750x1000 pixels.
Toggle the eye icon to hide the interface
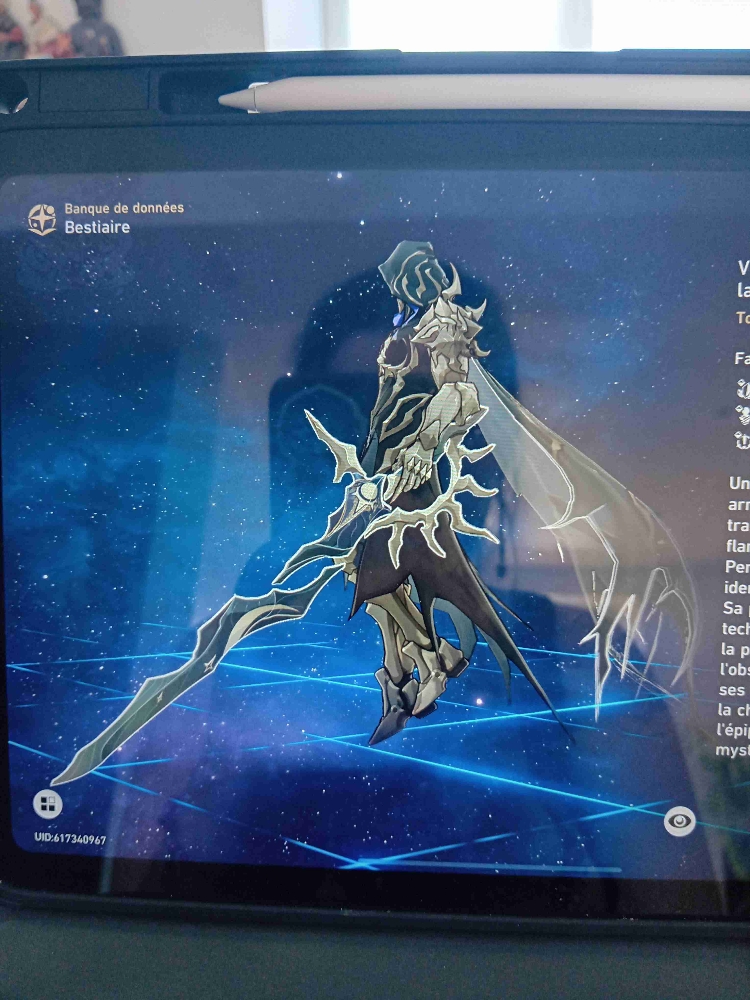tap(680, 821)
